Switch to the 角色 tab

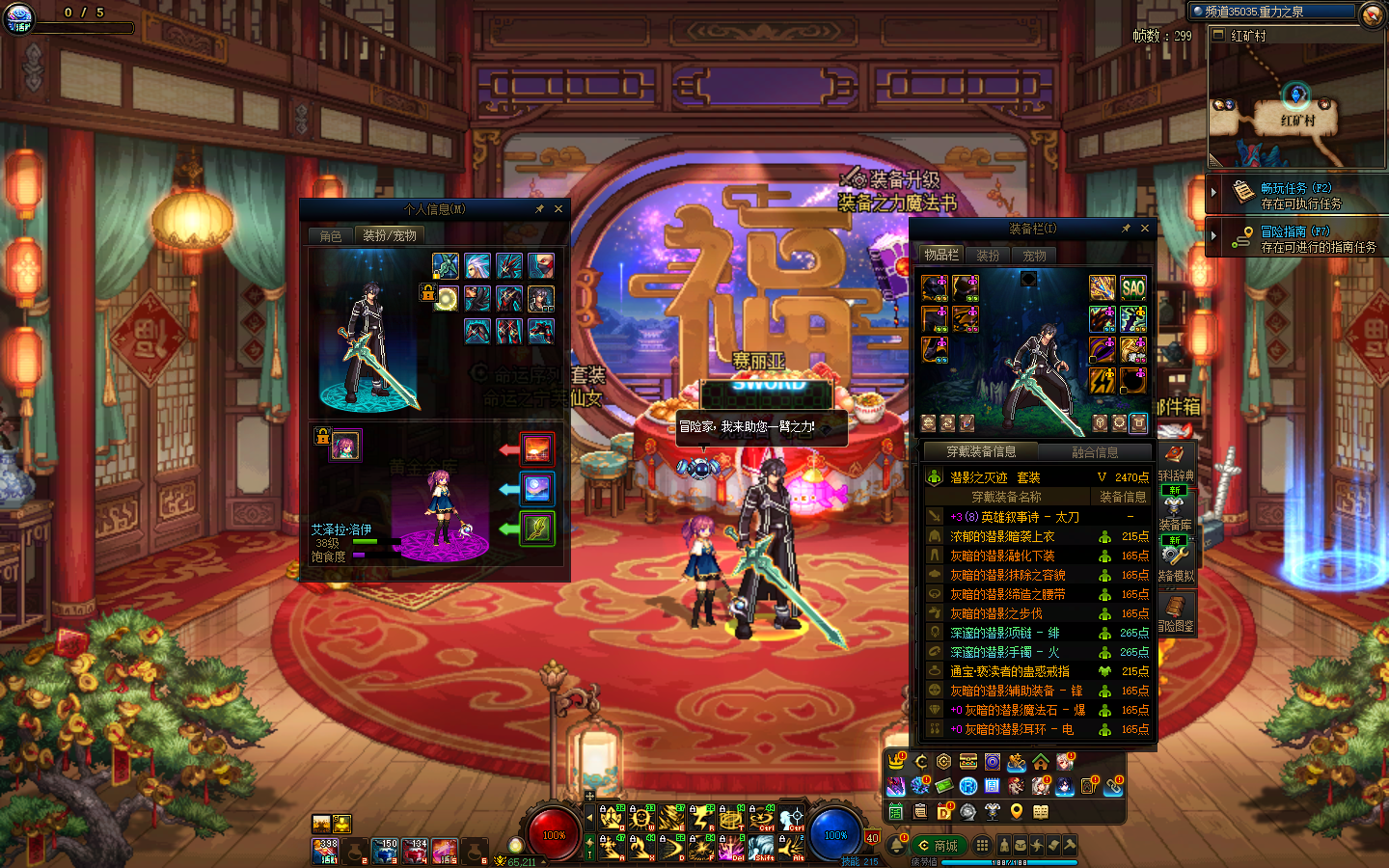click(x=331, y=235)
